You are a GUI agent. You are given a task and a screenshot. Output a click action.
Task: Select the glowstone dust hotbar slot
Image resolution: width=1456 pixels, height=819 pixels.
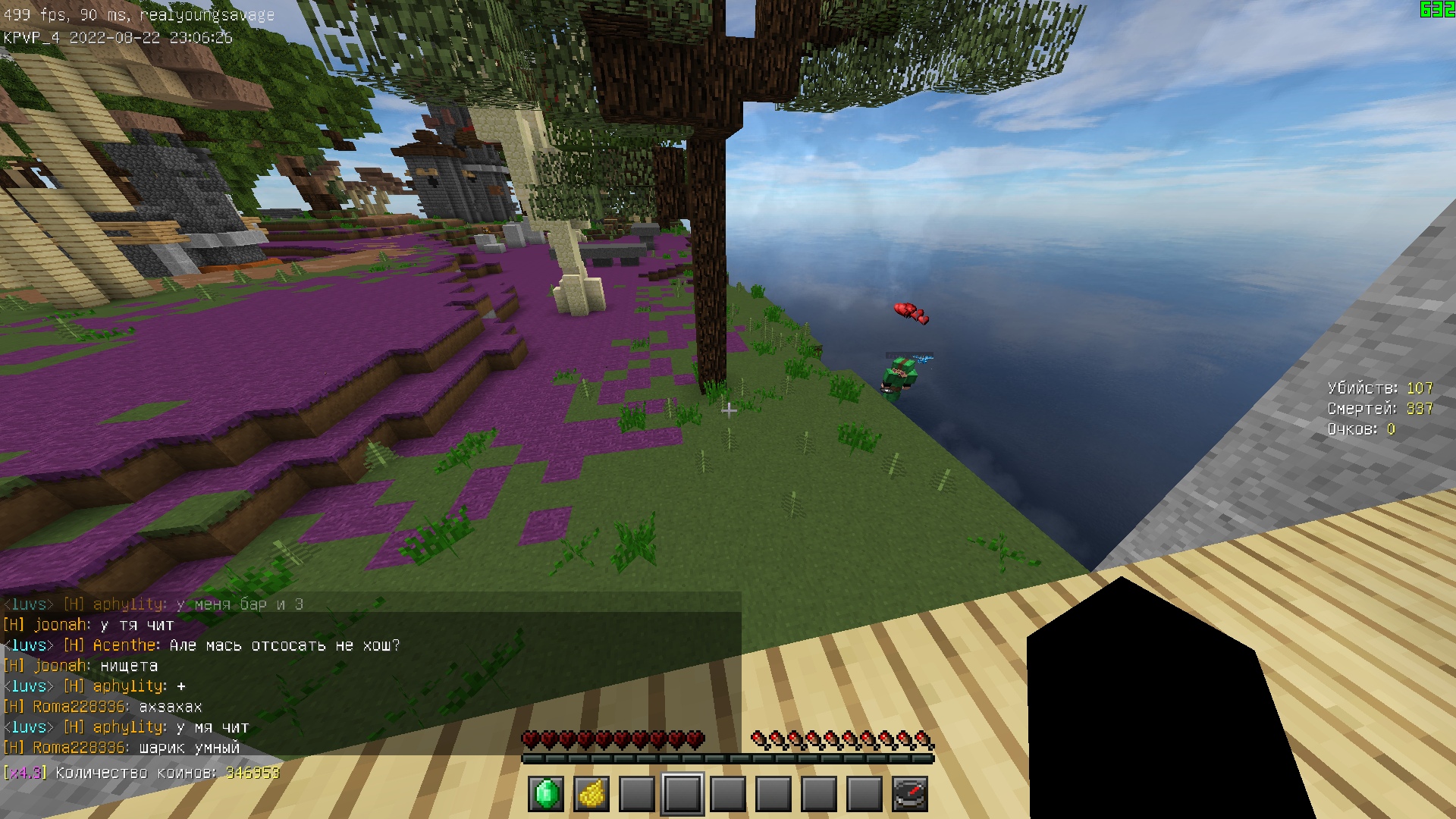point(591,794)
